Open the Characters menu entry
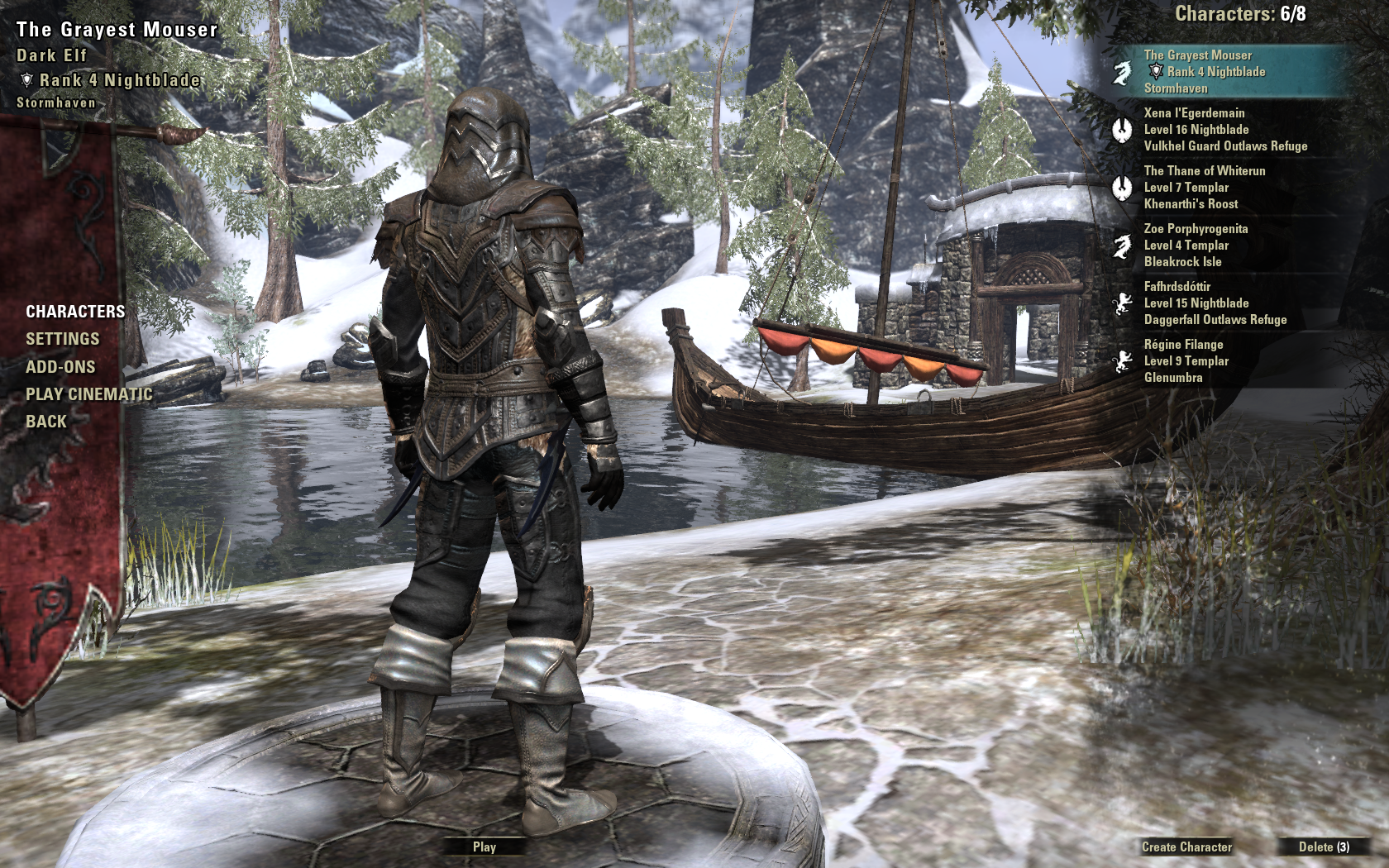Image resolution: width=1389 pixels, height=868 pixels. [75, 312]
